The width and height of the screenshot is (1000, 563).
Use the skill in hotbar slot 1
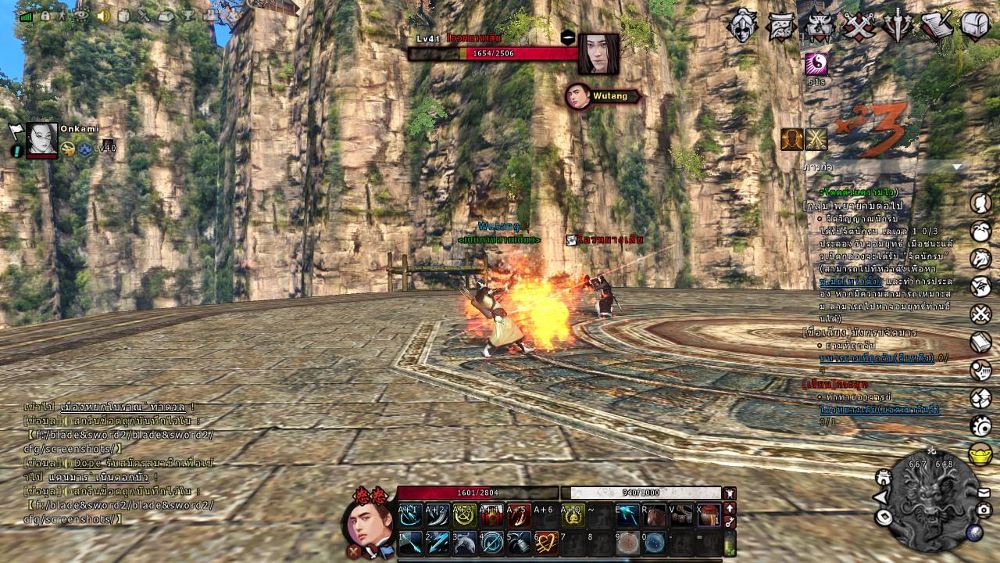(410, 542)
